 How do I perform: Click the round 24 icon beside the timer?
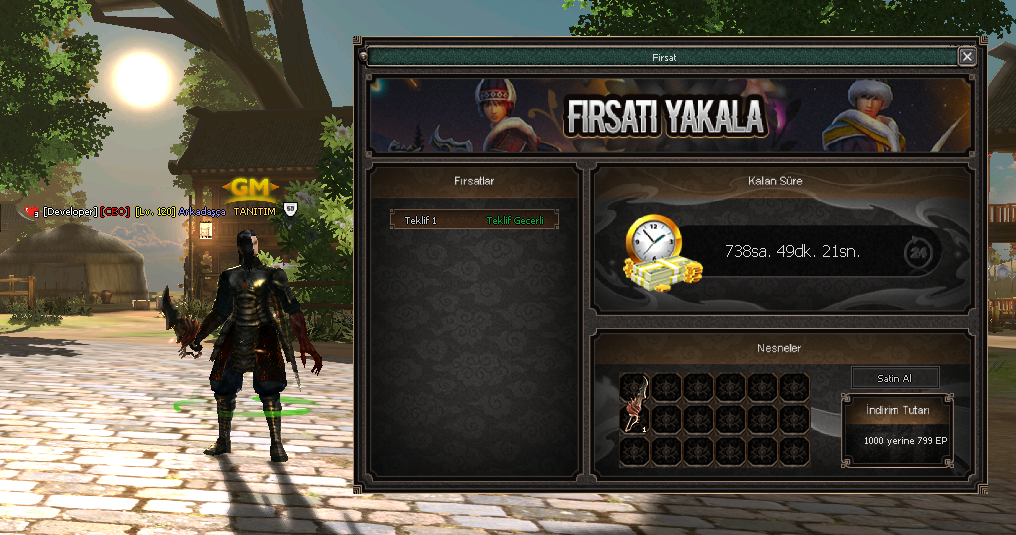tap(919, 253)
